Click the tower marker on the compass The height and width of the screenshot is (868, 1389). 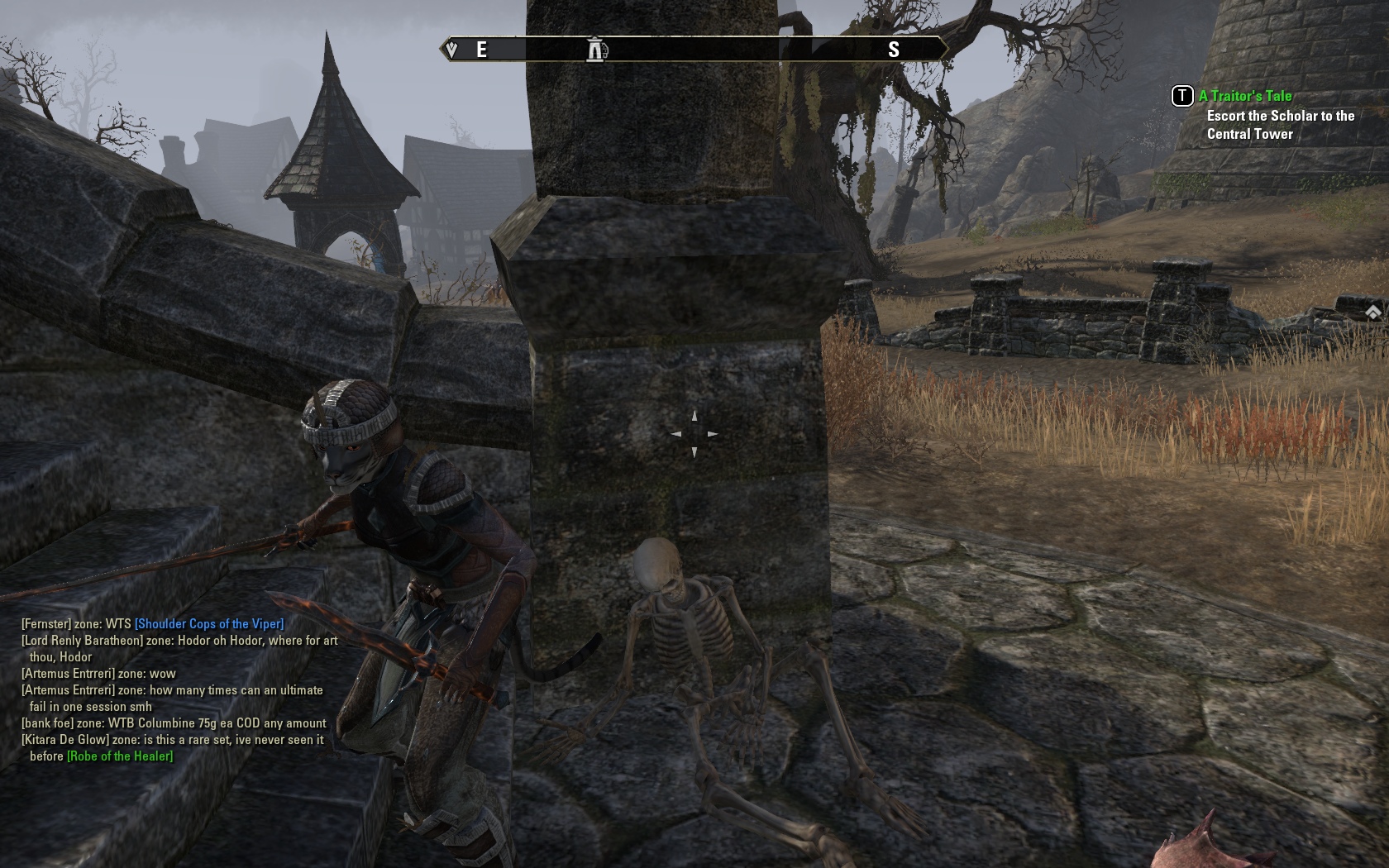coord(596,50)
